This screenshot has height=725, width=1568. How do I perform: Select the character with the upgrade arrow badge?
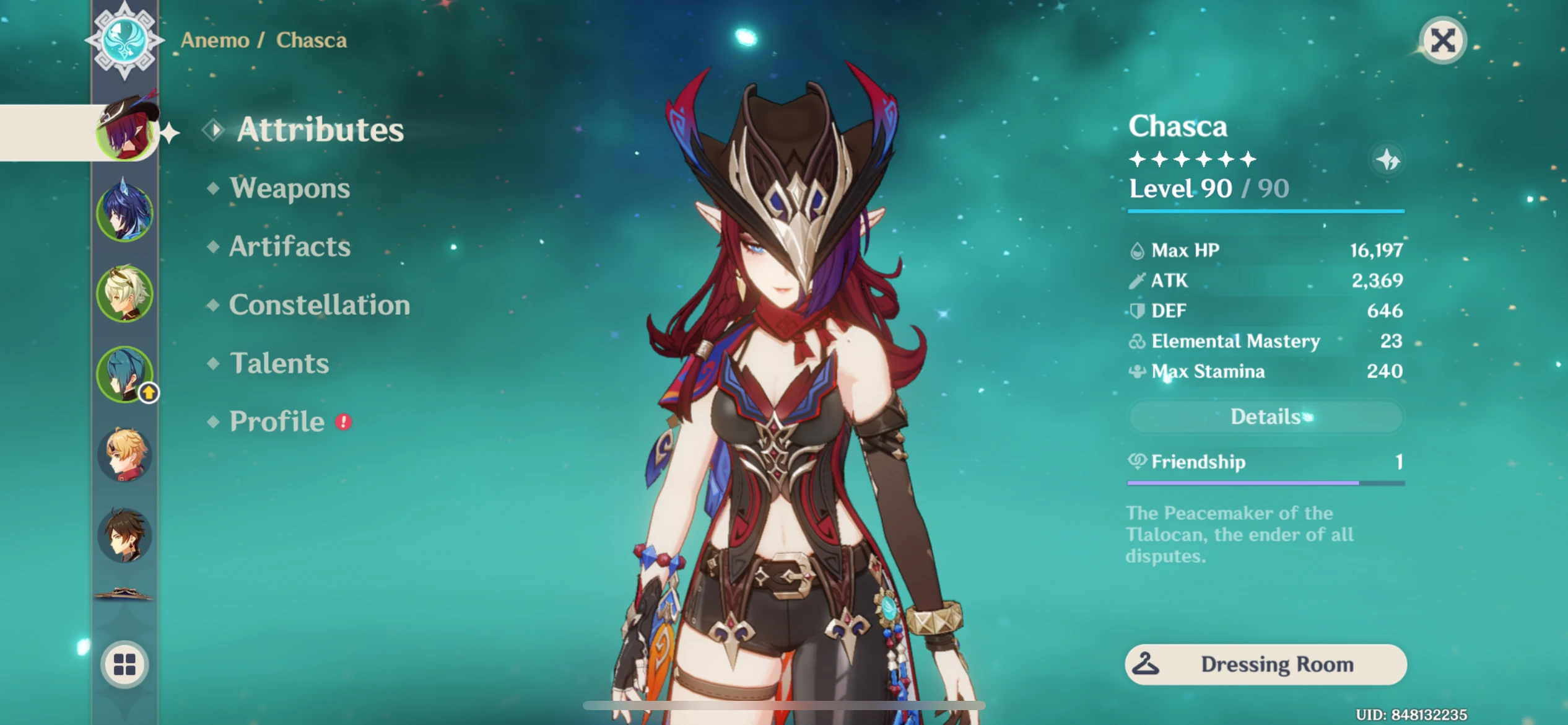click(x=126, y=374)
